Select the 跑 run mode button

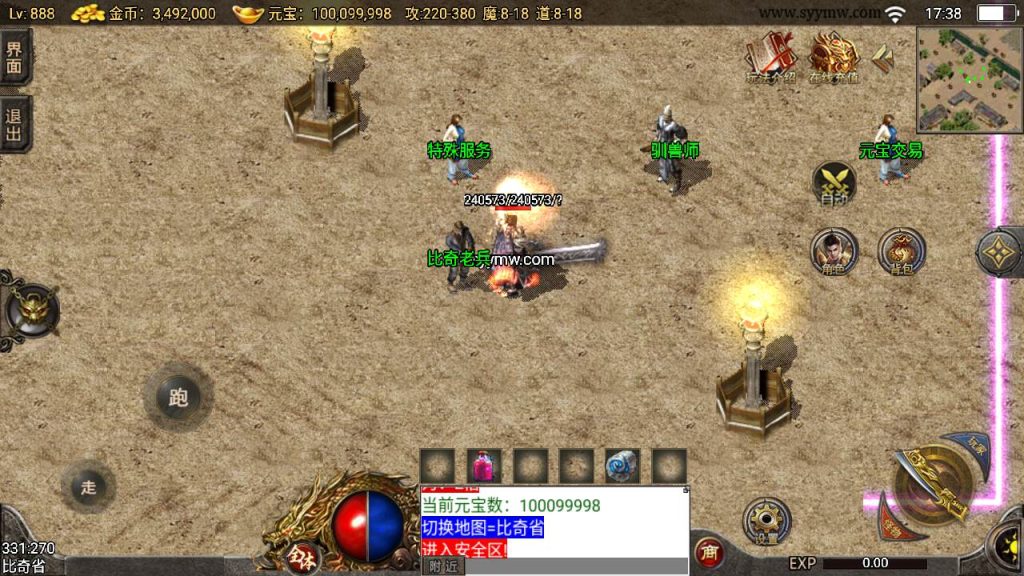178,397
